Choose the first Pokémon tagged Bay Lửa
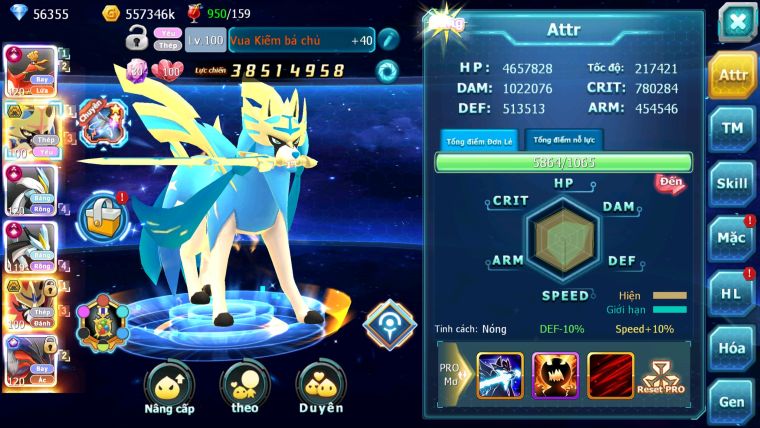Screen dimensions: 760x428 click(x=28, y=70)
